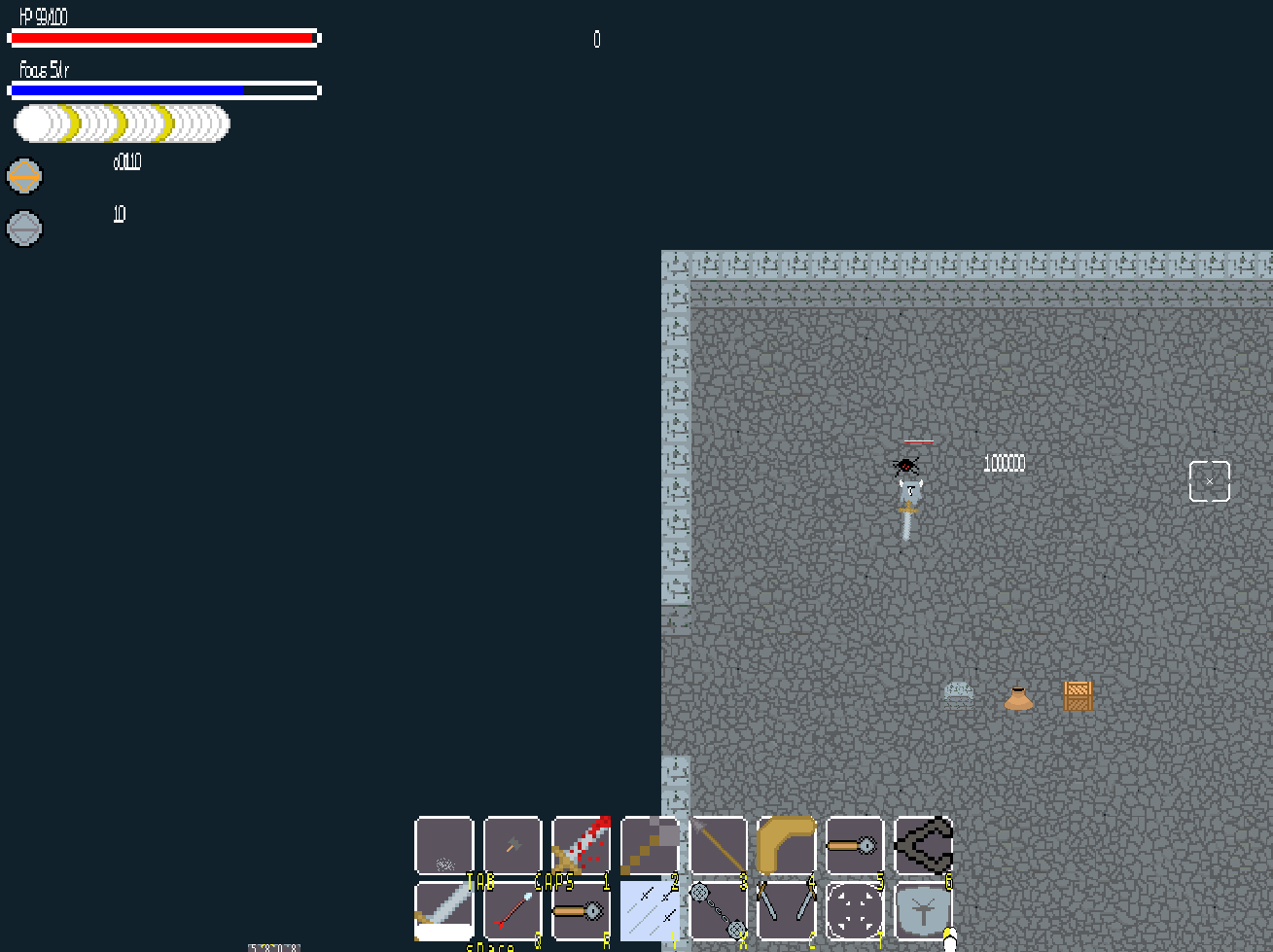Select the spear in hotbar slot 3
The image size is (1273, 952).
click(x=720, y=847)
